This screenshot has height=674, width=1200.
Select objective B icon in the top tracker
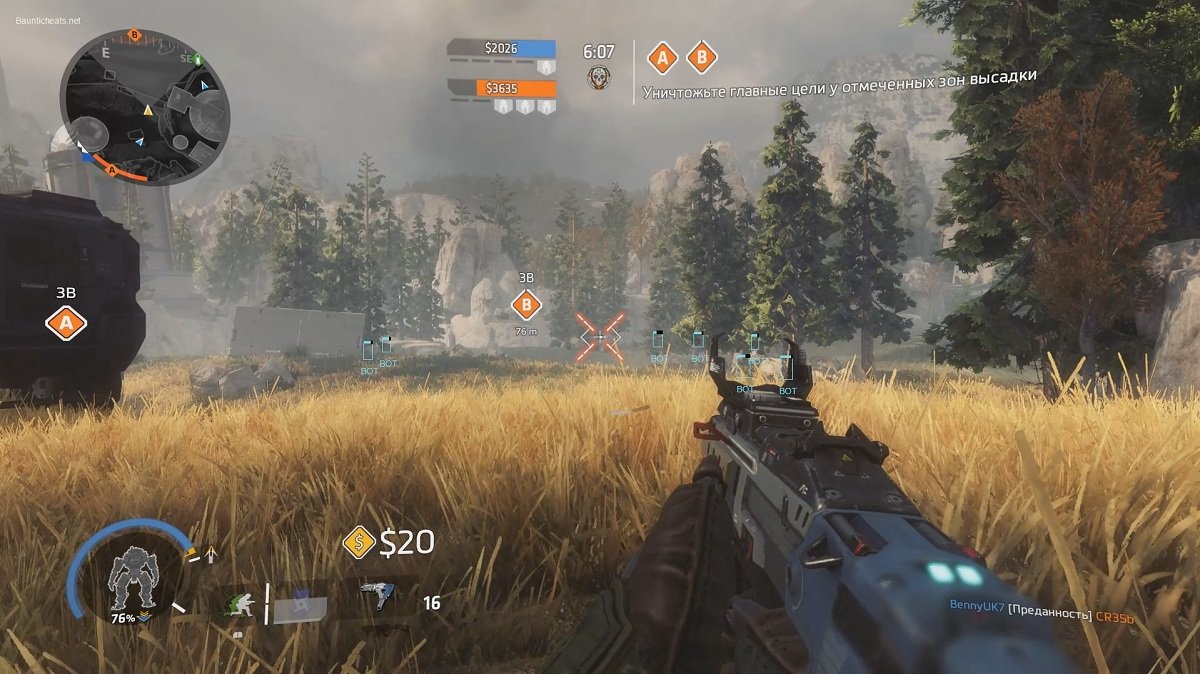click(x=701, y=58)
